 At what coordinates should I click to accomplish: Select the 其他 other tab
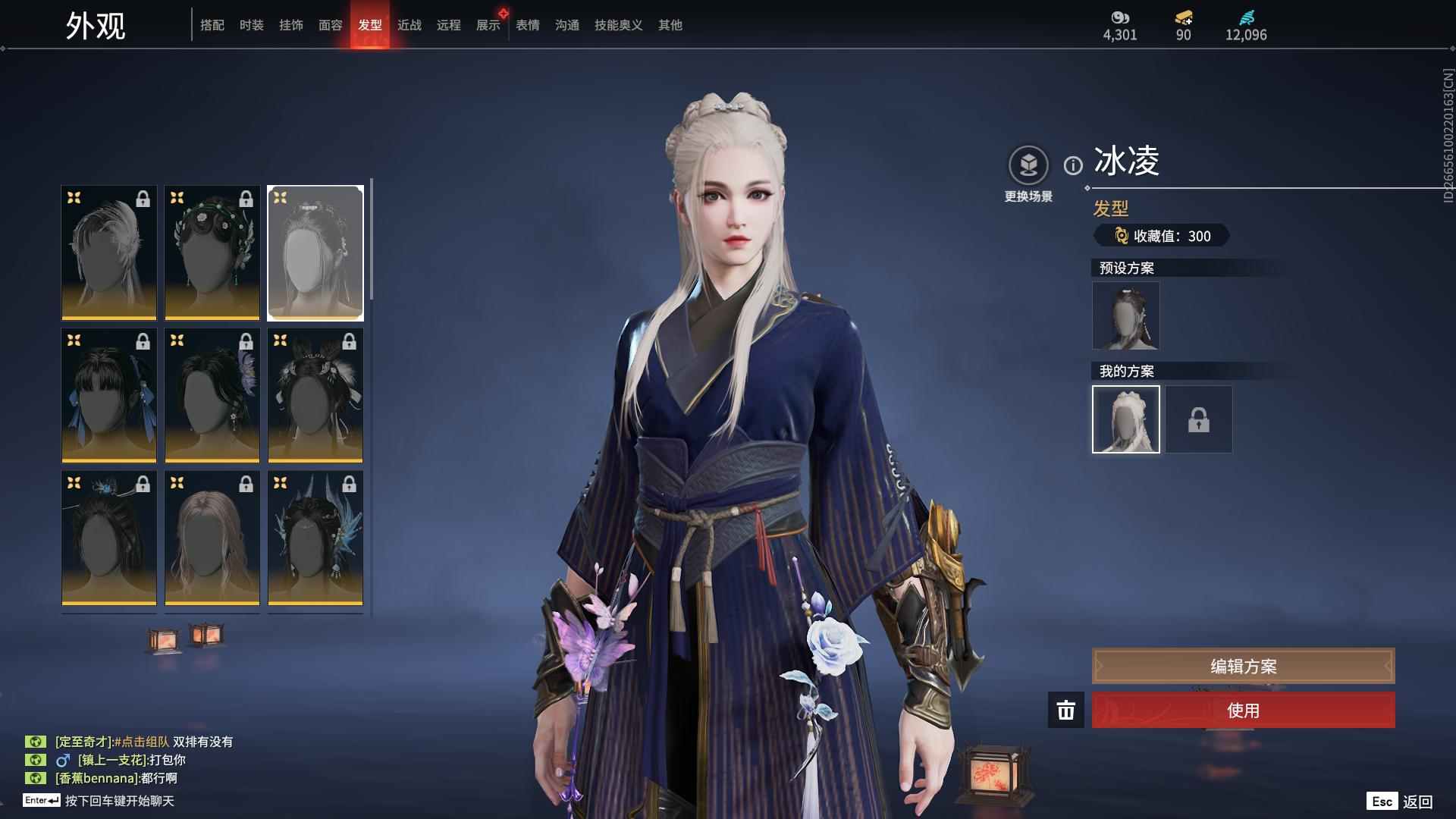tap(670, 25)
